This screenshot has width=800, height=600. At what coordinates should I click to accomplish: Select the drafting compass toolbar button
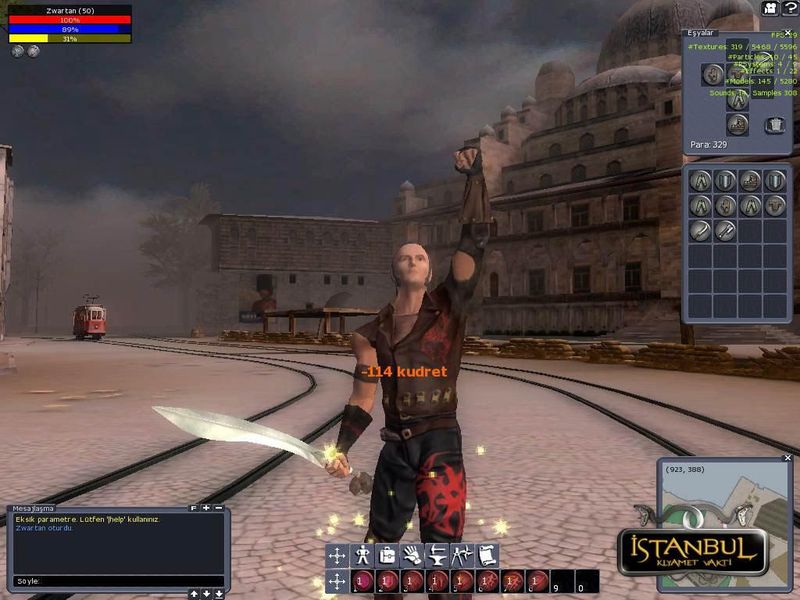462,556
